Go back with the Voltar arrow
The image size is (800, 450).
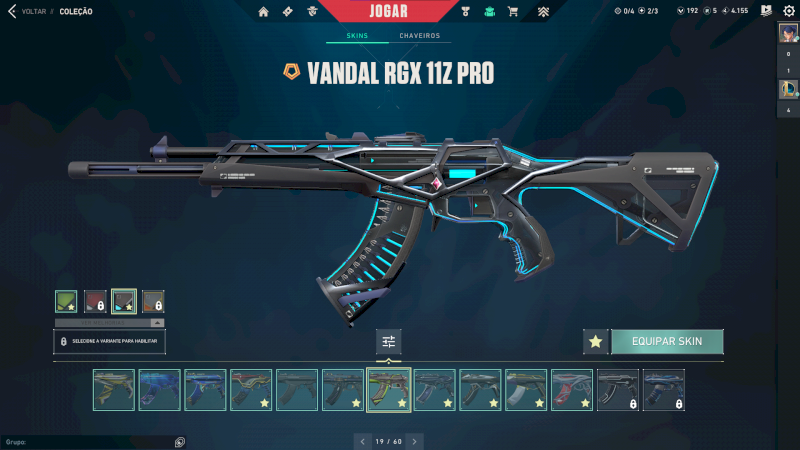coord(12,11)
